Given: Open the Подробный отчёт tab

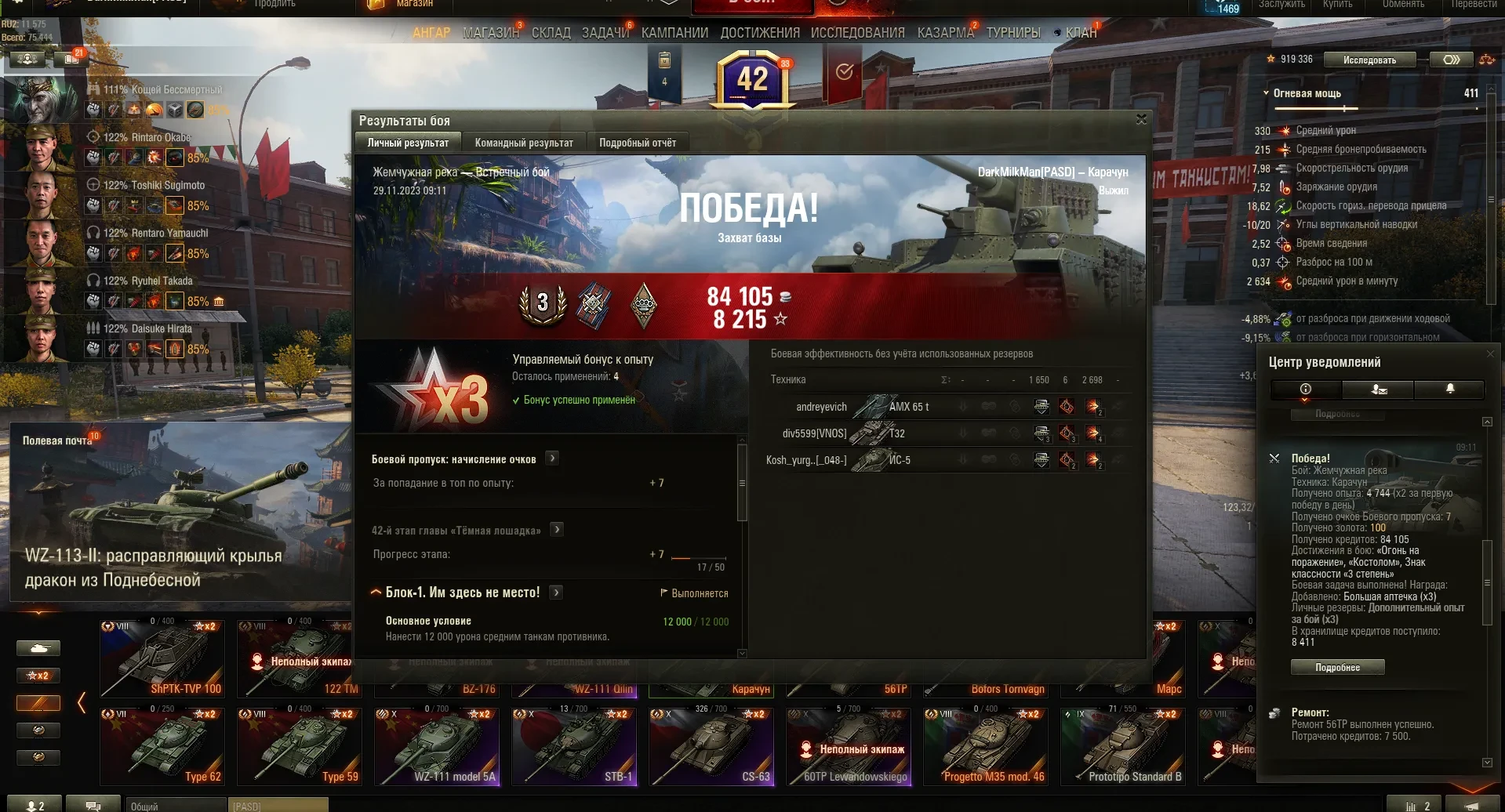Looking at the screenshot, I should click(637, 143).
